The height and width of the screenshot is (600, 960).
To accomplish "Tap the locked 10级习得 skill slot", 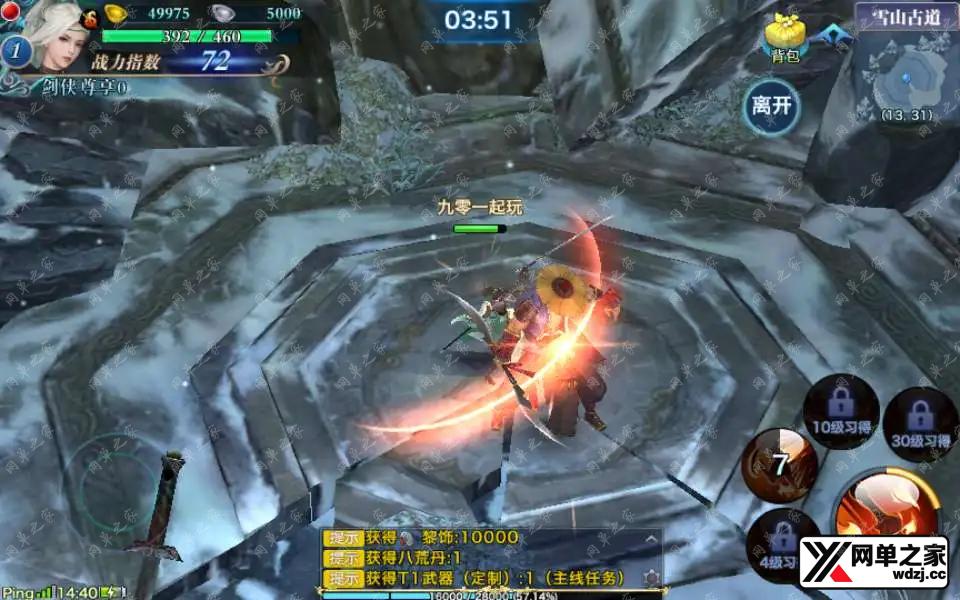I will (x=841, y=412).
